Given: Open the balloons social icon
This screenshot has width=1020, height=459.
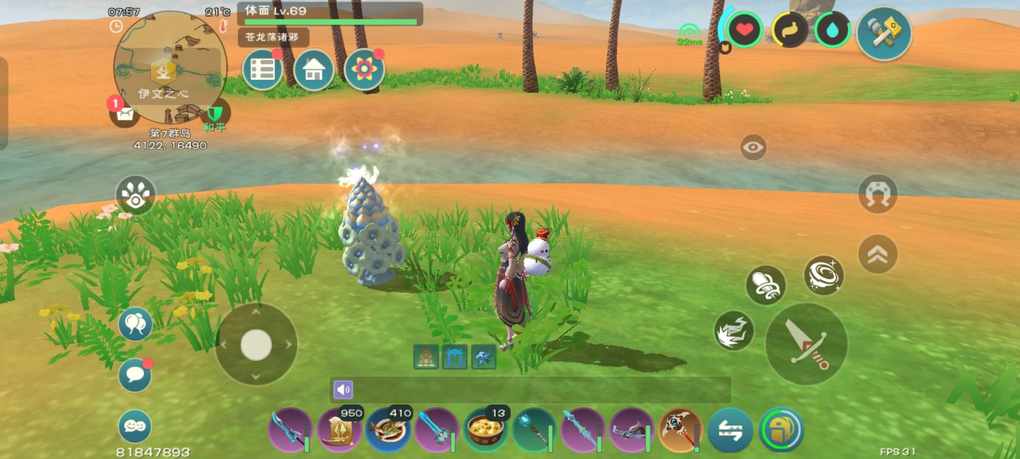Looking at the screenshot, I should point(135,324).
